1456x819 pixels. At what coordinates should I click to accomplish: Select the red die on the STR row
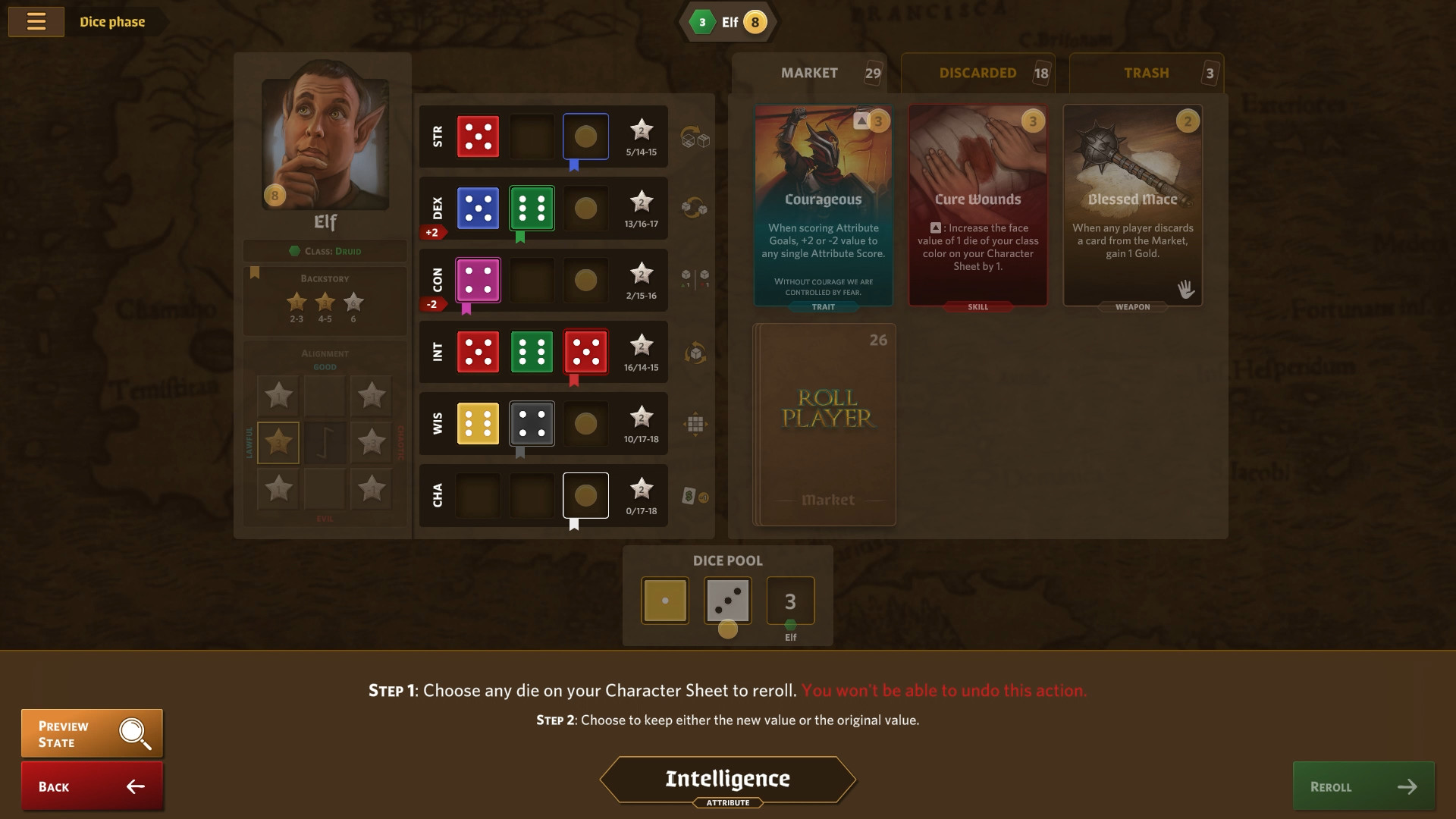478,136
